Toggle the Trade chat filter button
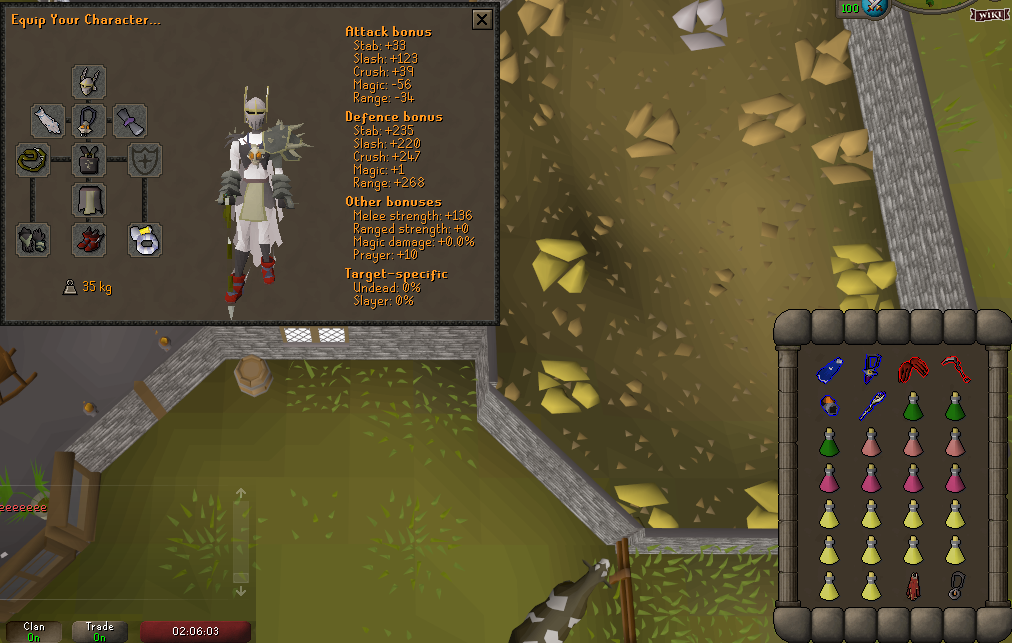Viewport: 1012px width, 643px height. click(x=100, y=632)
